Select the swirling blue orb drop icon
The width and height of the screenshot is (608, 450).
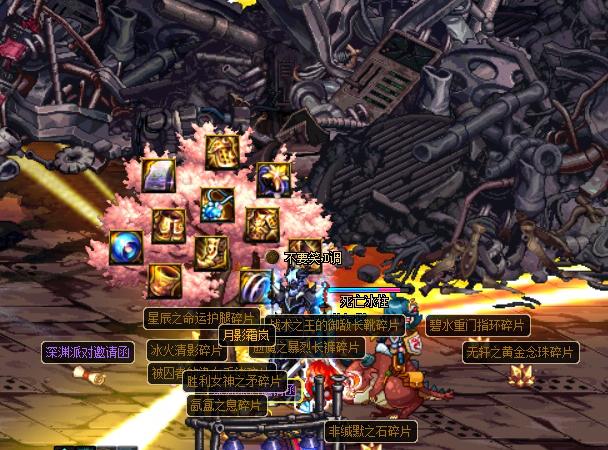(x=126, y=247)
